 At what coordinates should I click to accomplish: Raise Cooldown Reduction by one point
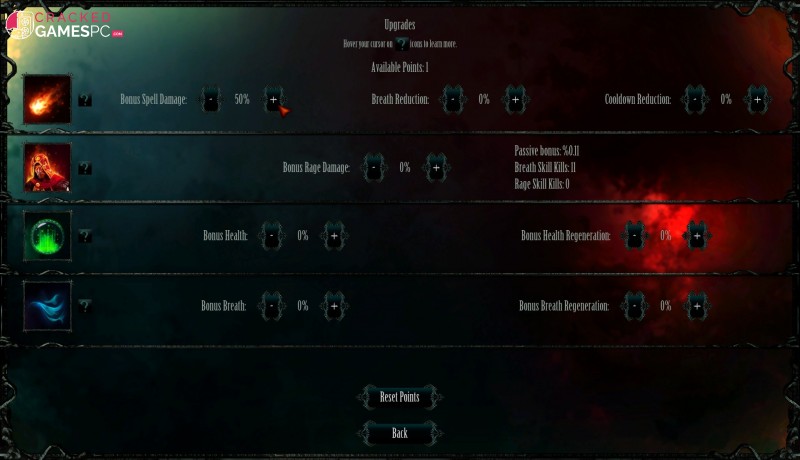(x=757, y=100)
